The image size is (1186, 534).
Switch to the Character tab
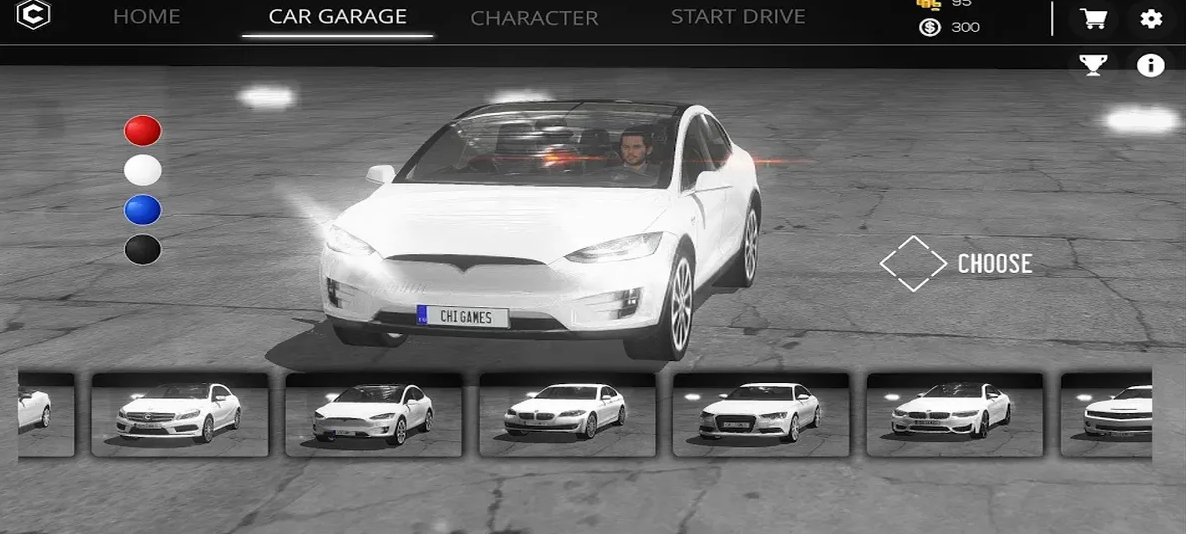pos(534,18)
